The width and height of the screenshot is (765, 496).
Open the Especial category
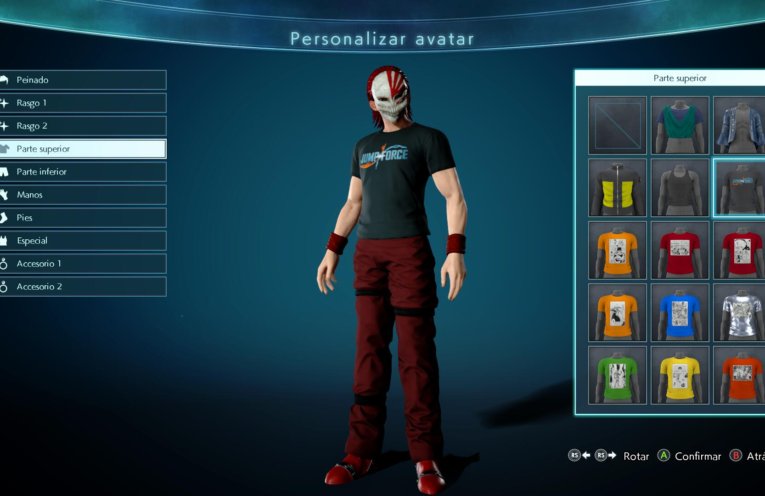click(x=82, y=240)
